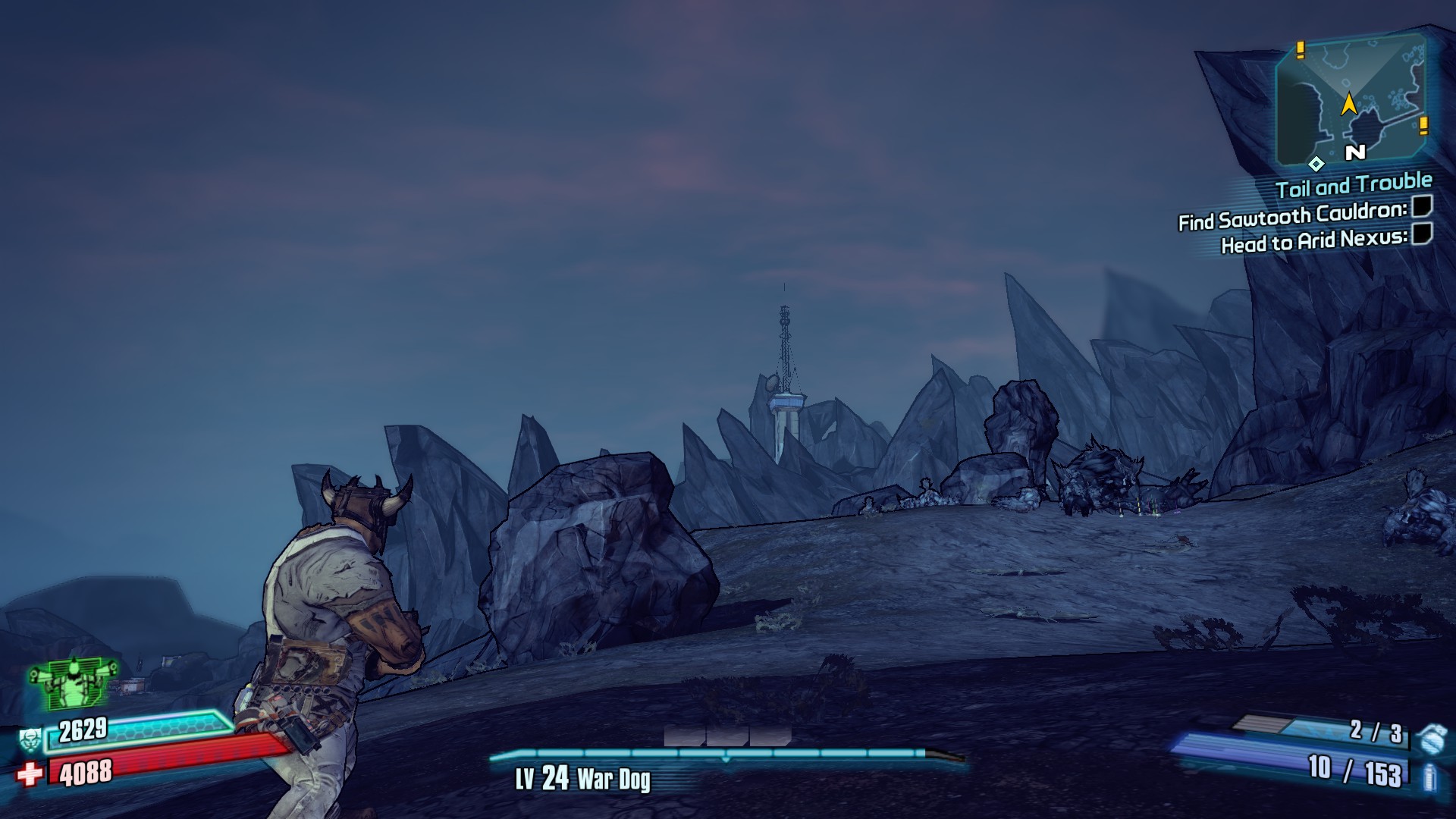Select the Toil and Trouble quest title

click(x=1354, y=184)
